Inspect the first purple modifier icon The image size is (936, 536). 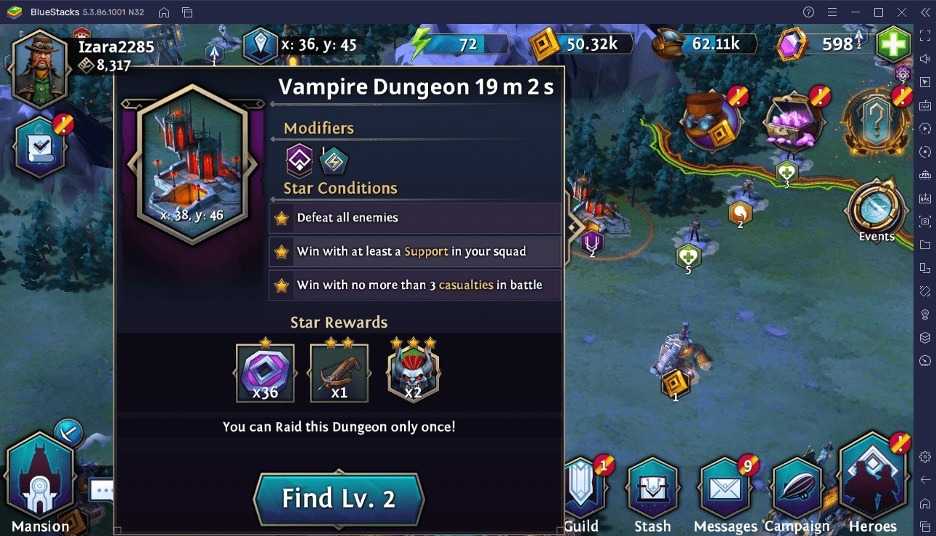click(300, 159)
